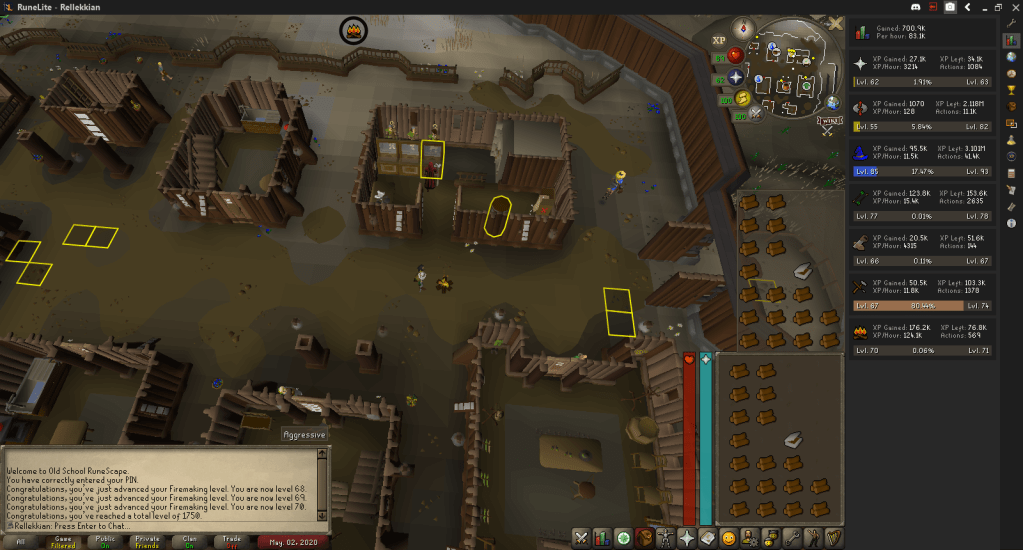Open the world map globe orb
The height and width of the screenshot is (550, 1023).
point(831,103)
